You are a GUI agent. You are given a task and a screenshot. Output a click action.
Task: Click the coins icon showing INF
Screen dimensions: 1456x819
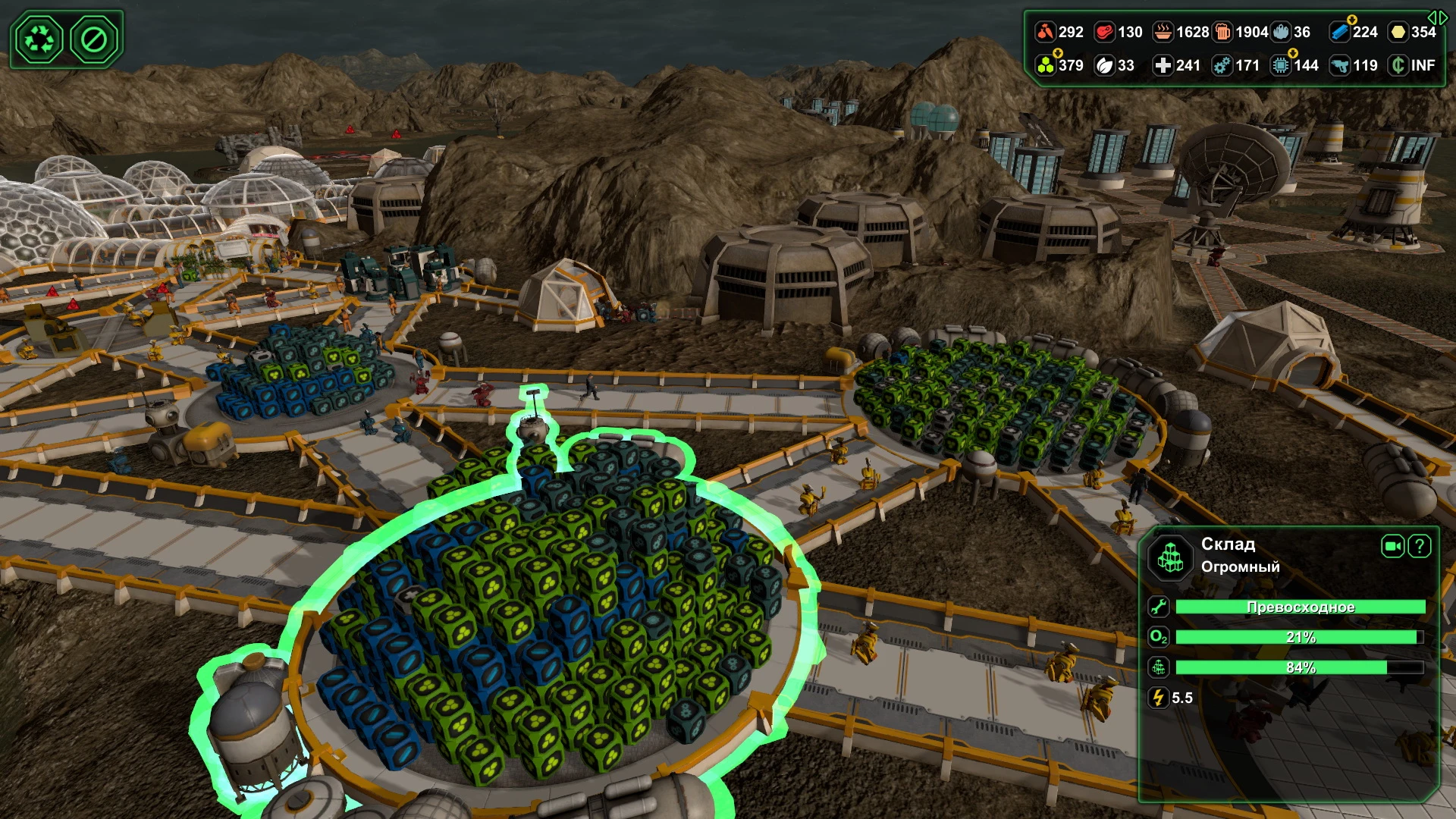pos(1400,66)
